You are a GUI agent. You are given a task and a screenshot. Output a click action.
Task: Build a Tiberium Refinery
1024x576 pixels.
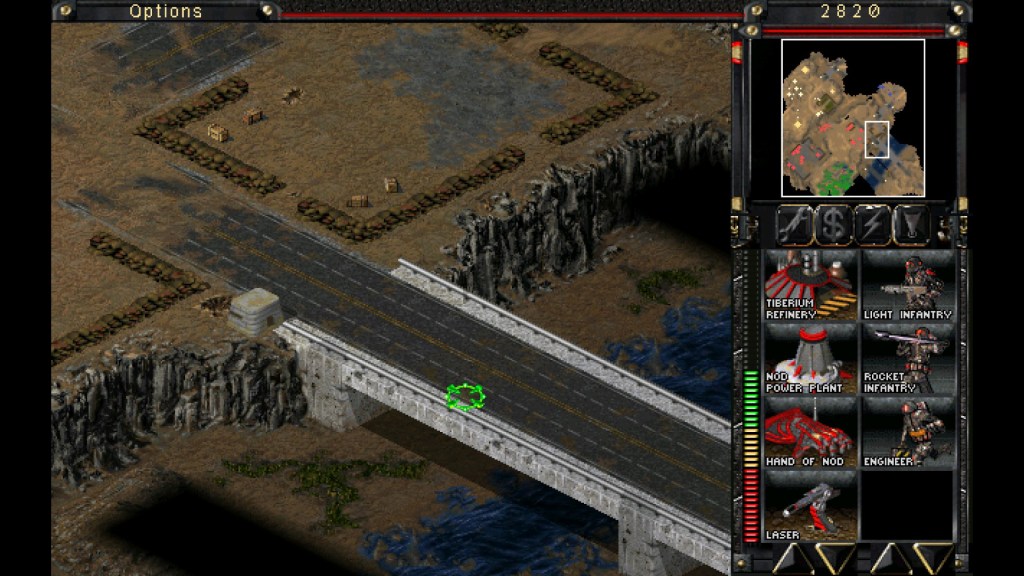point(811,285)
